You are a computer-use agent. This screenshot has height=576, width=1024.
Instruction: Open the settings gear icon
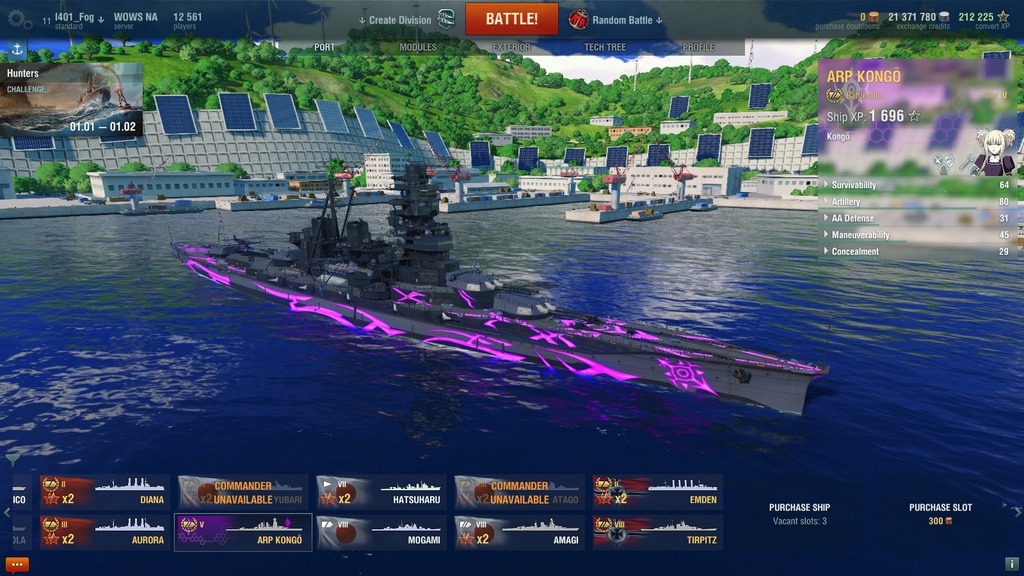pyautogui.click(x=15, y=20)
